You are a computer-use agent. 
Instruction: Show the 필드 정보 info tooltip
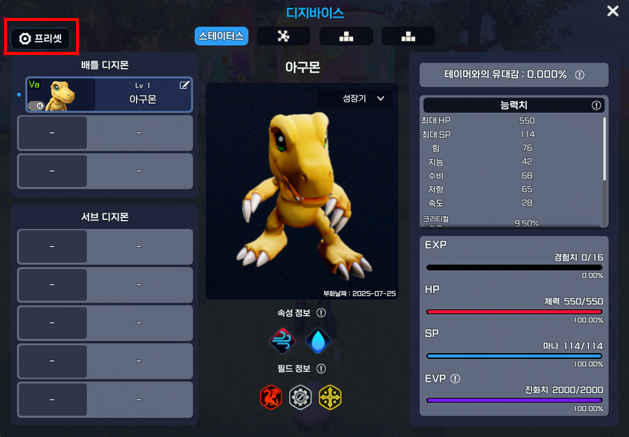coord(322,369)
